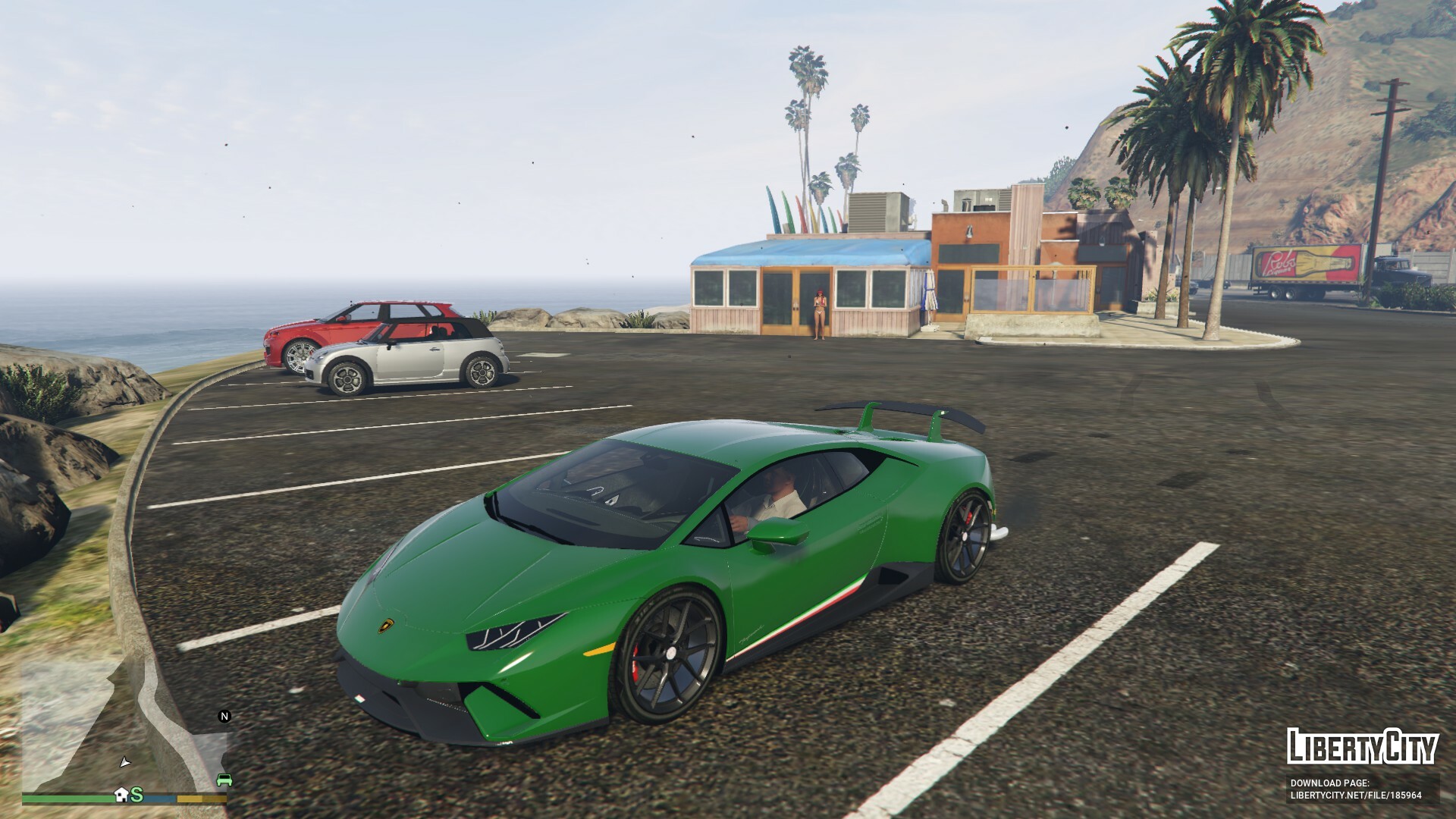Select the white house safehouse blip
1456x819 pixels.
[x=121, y=794]
